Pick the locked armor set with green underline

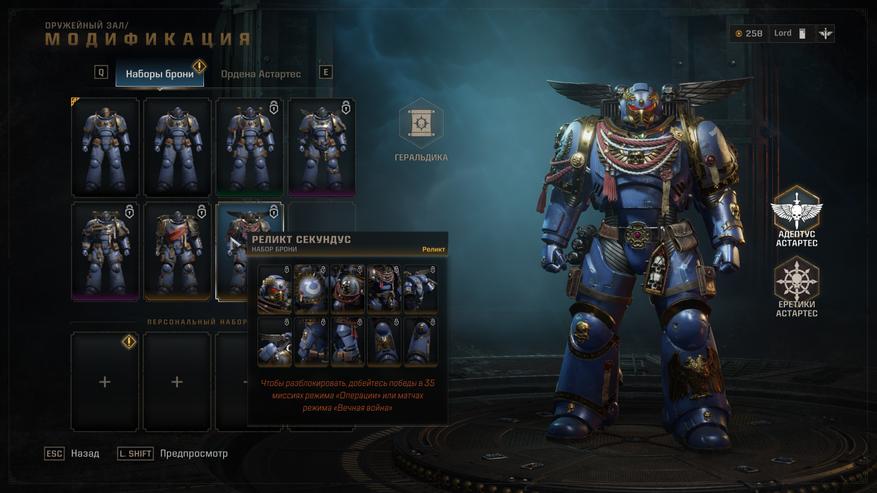click(x=249, y=146)
